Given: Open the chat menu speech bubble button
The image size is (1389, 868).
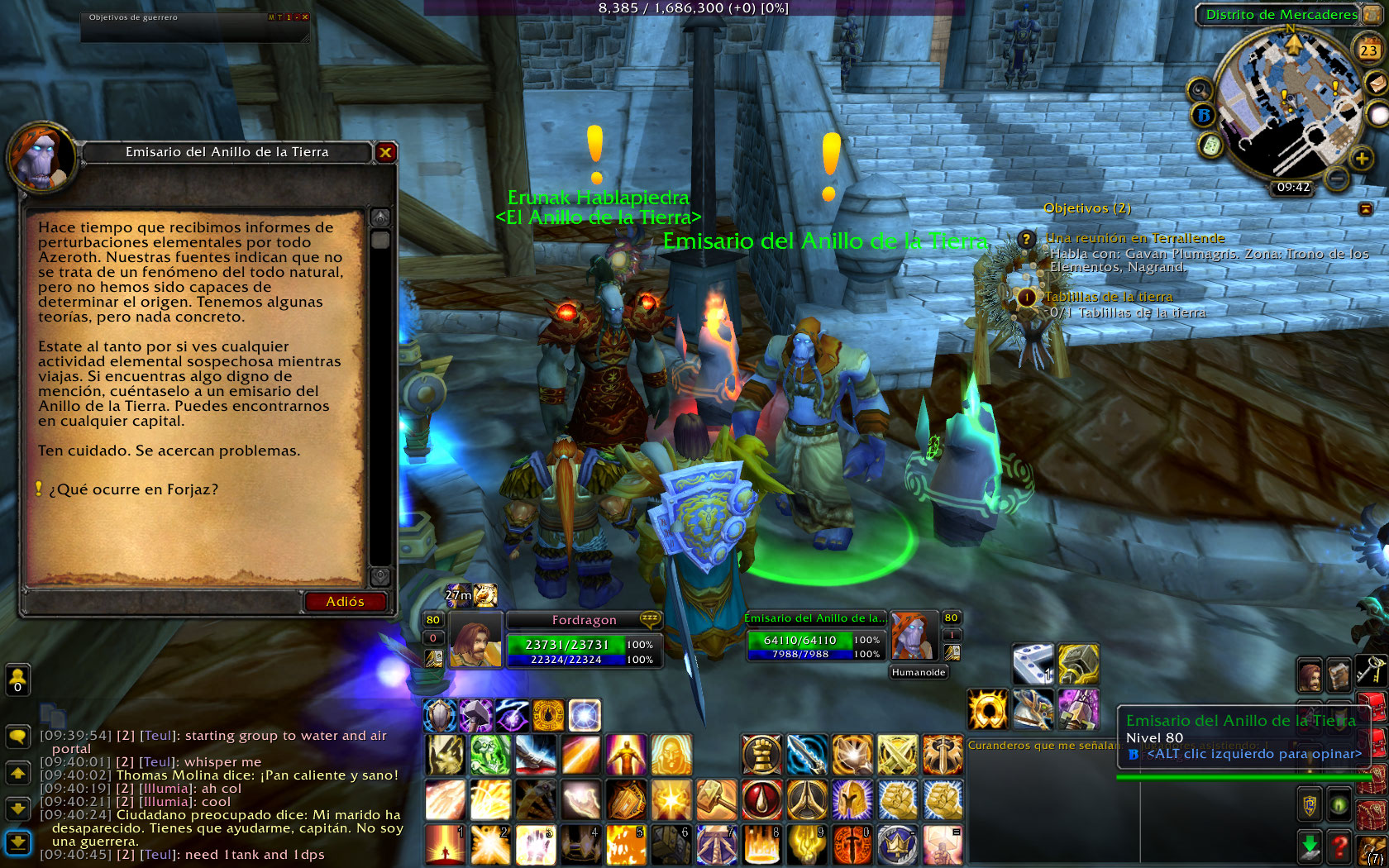Looking at the screenshot, I should pyautogui.click(x=17, y=736).
